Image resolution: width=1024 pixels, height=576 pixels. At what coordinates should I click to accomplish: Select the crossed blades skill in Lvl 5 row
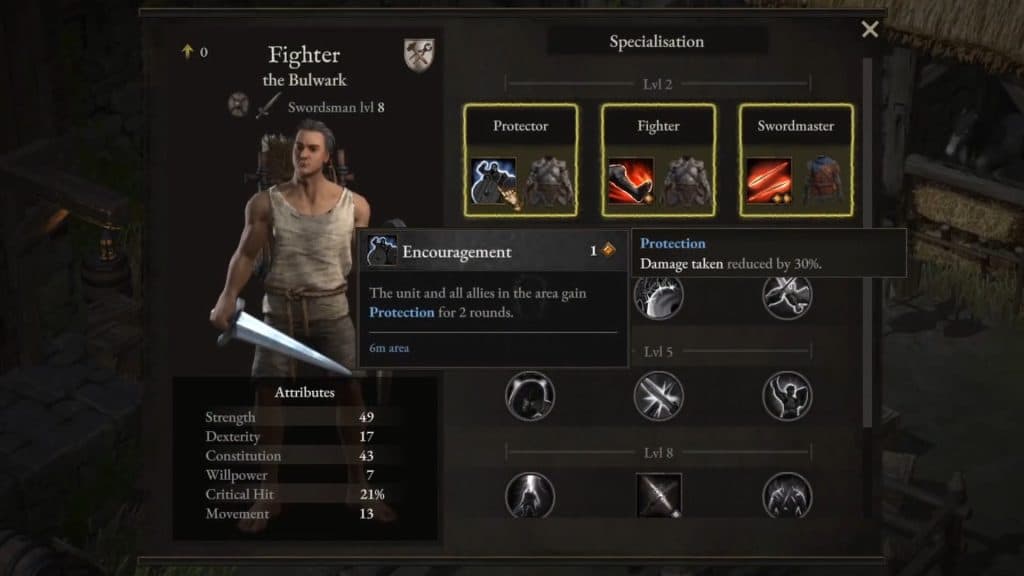coord(658,396)
